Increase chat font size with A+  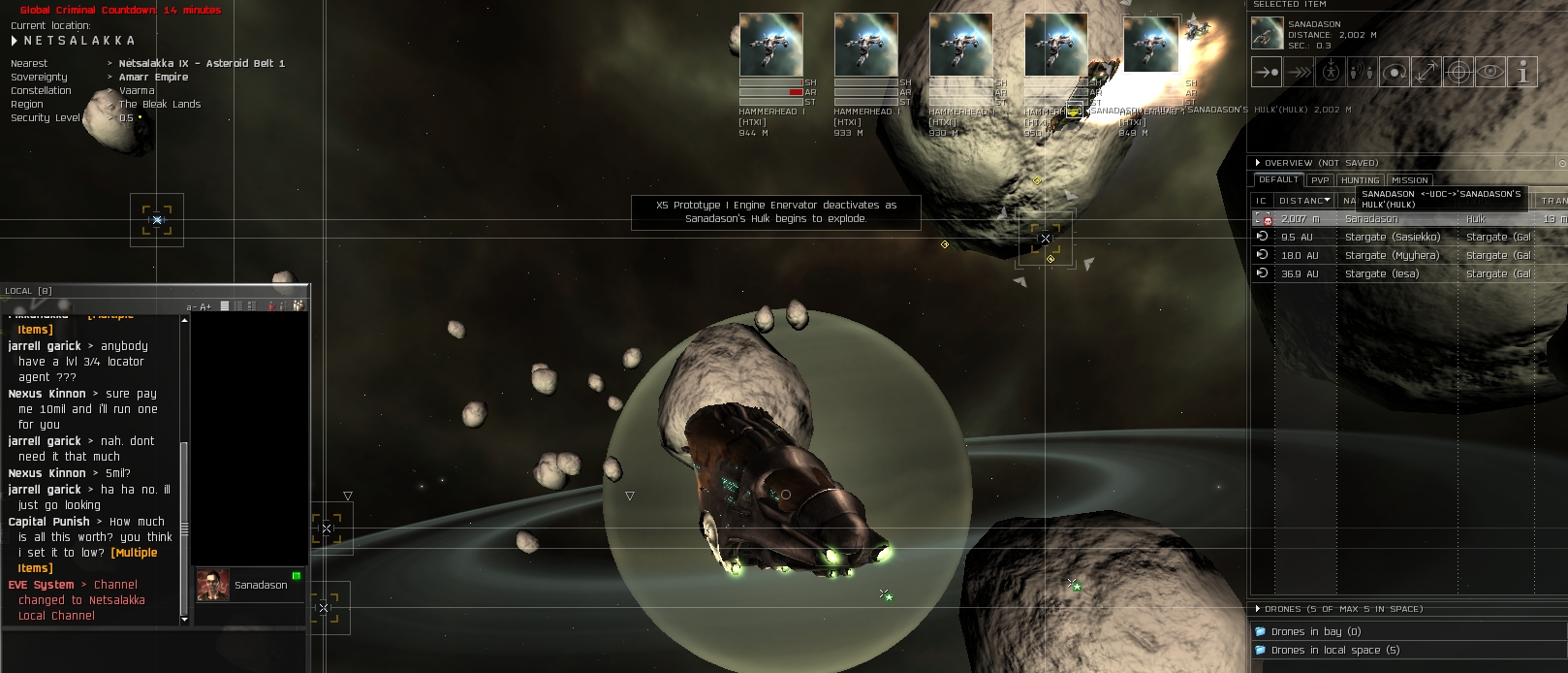(204, 306)
